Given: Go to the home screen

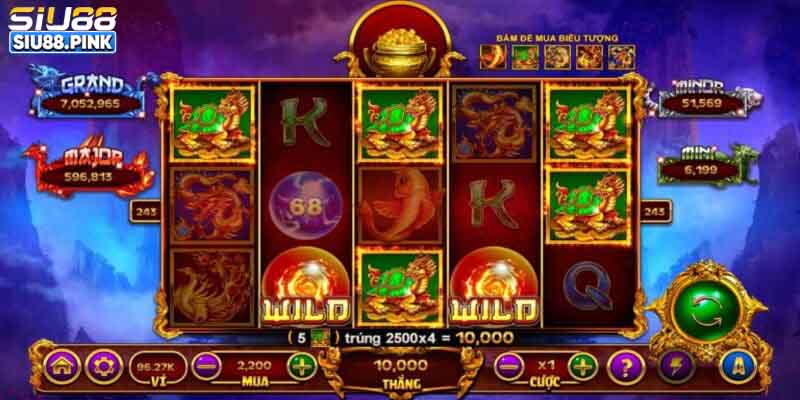Looking at the screenshot, I should pyautogui.click(x=61, y=365).
